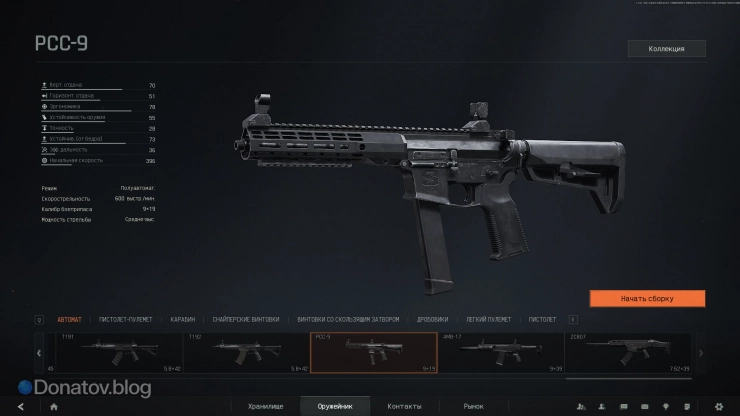Viewport: 740px width, 416px height.
Task: Choose the JMB-17 weapon thumbnail
Action: click(501, 352)
